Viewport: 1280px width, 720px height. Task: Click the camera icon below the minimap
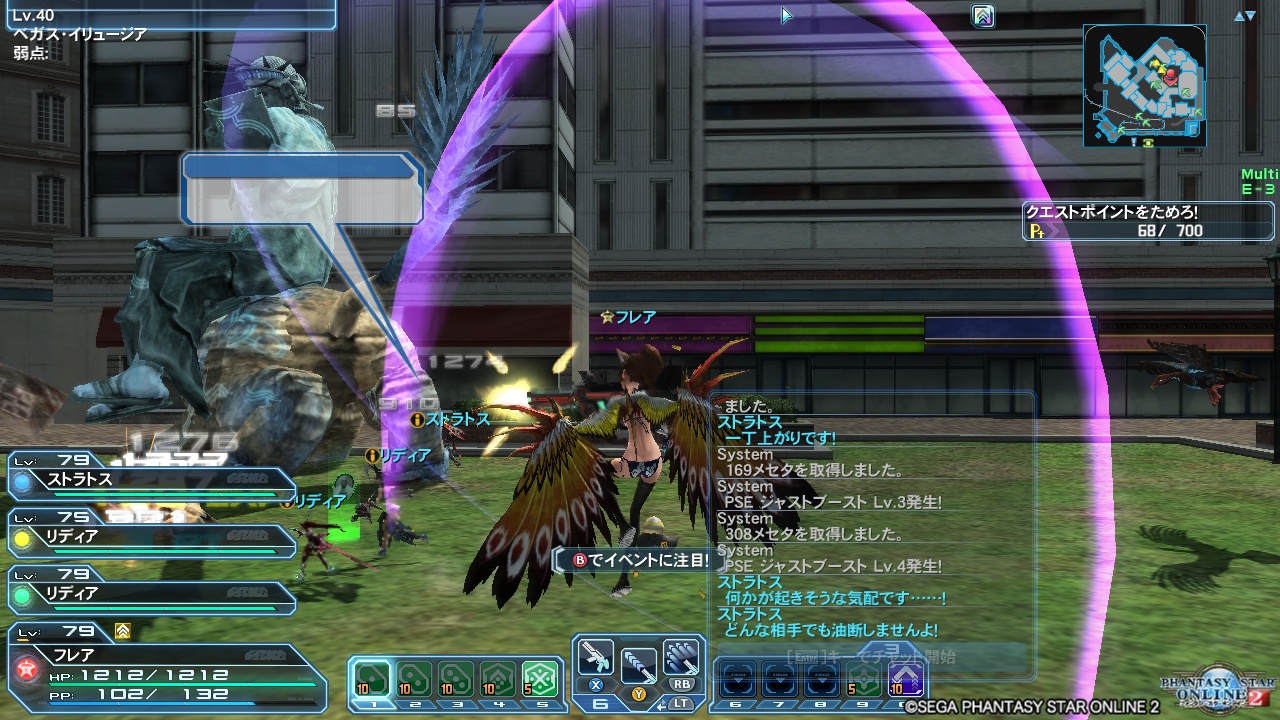1147,144
